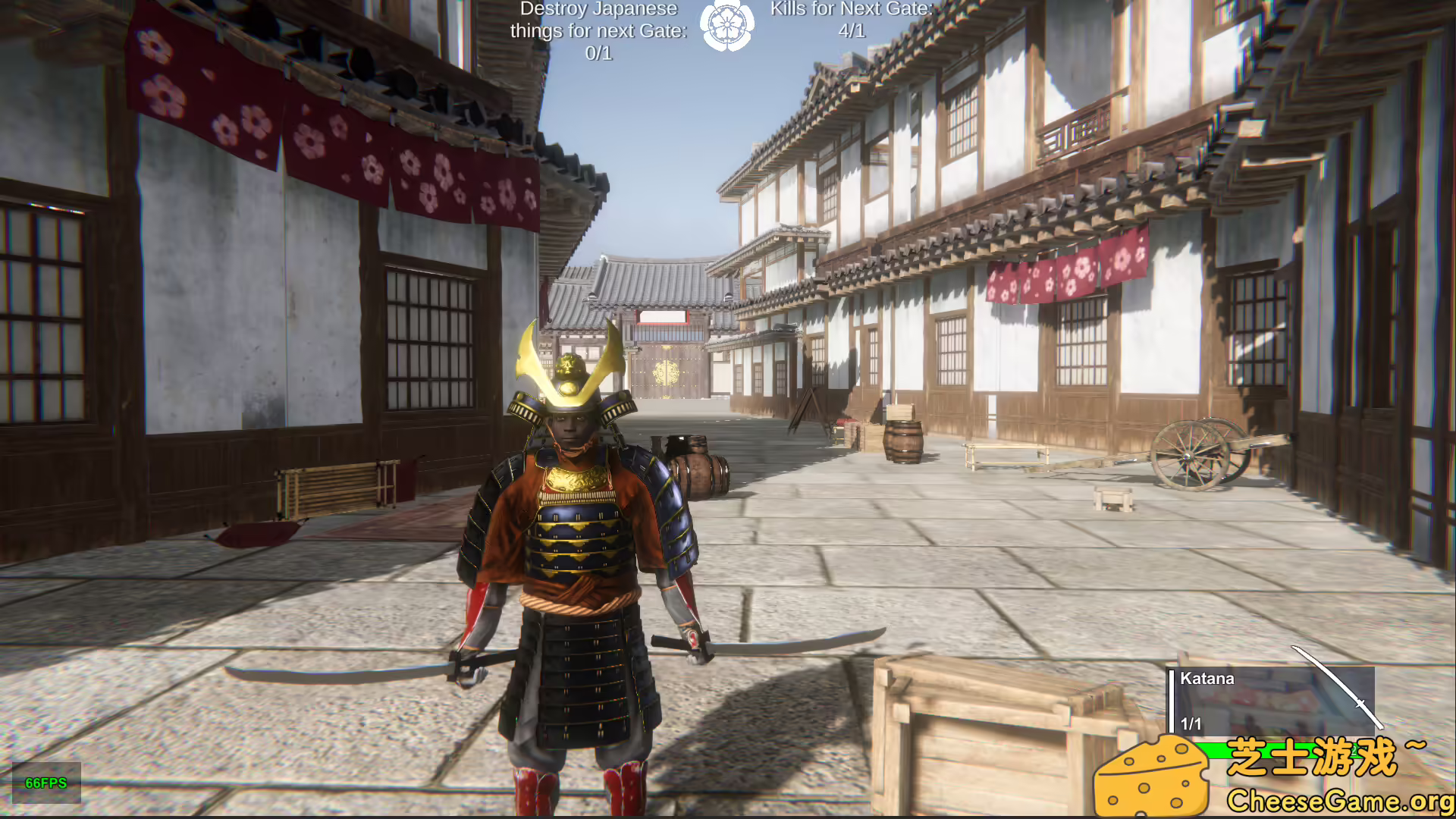Click the 0/1 objective counter text
This screenshot has height=819, width=1456.
[600, 53]
